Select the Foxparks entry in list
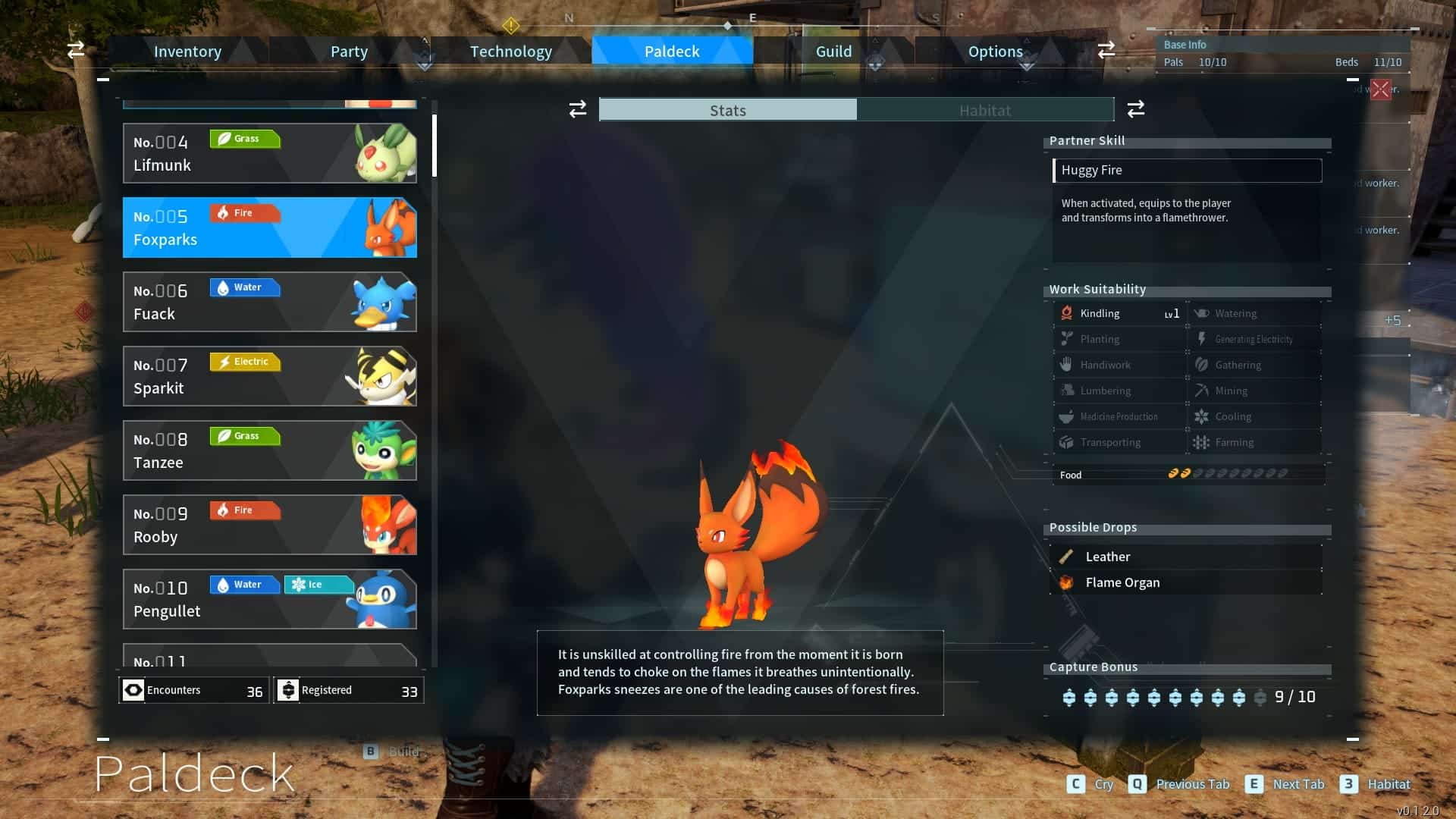Image resolution: width=1456 pixels, height=819 pixels. 269,227
